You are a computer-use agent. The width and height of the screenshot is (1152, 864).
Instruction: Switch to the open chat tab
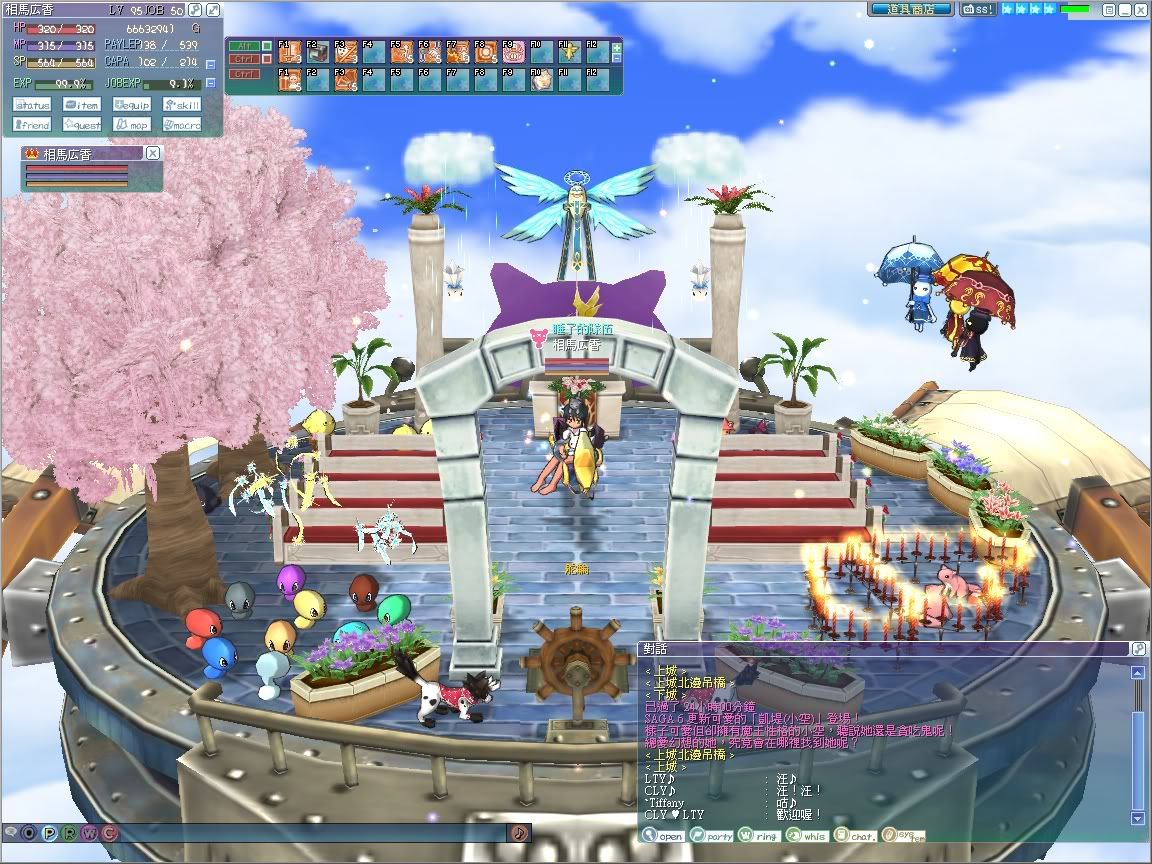point(663,836)
